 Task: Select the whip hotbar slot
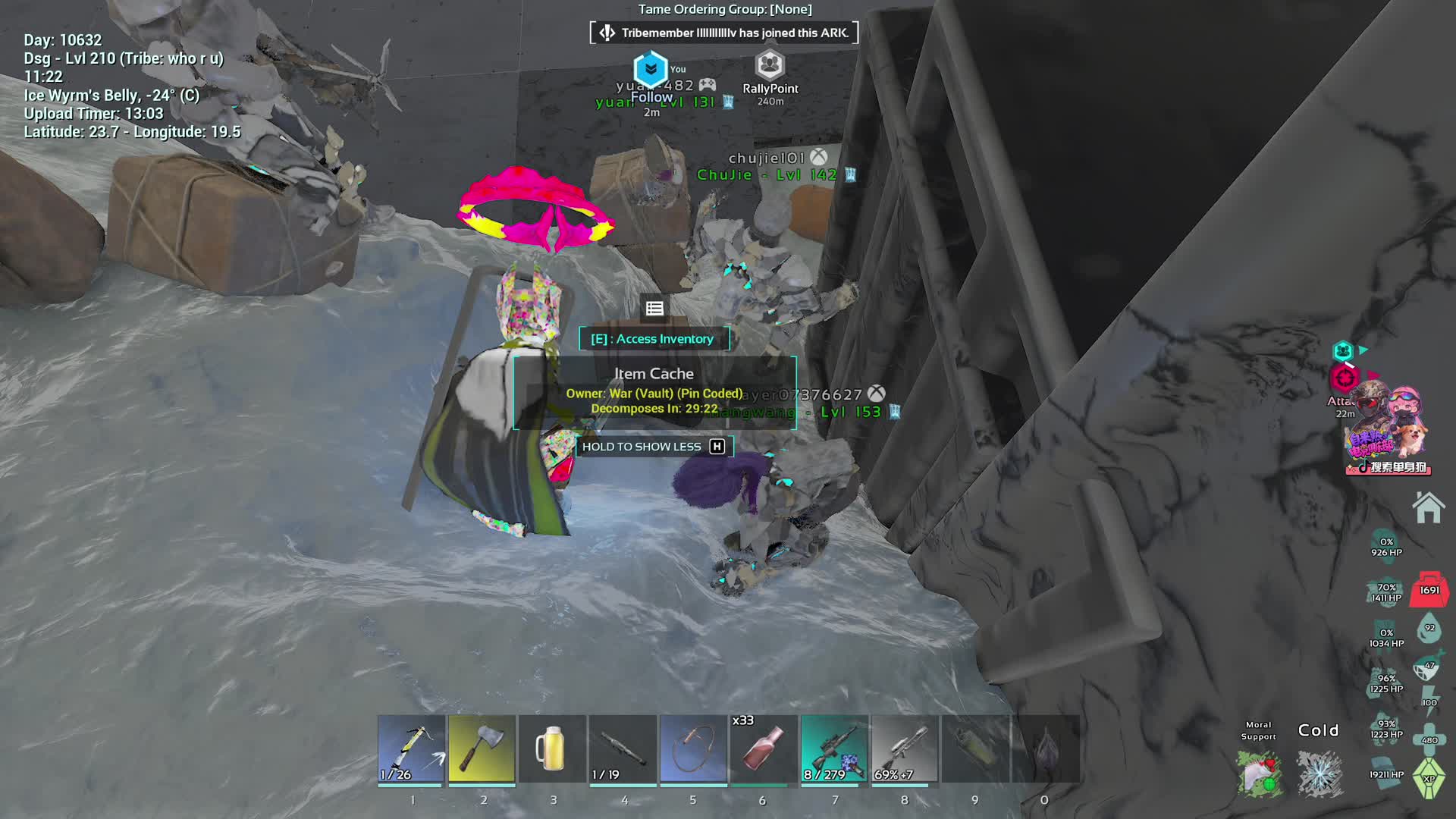pyautogui.click(x=693, y=748)
